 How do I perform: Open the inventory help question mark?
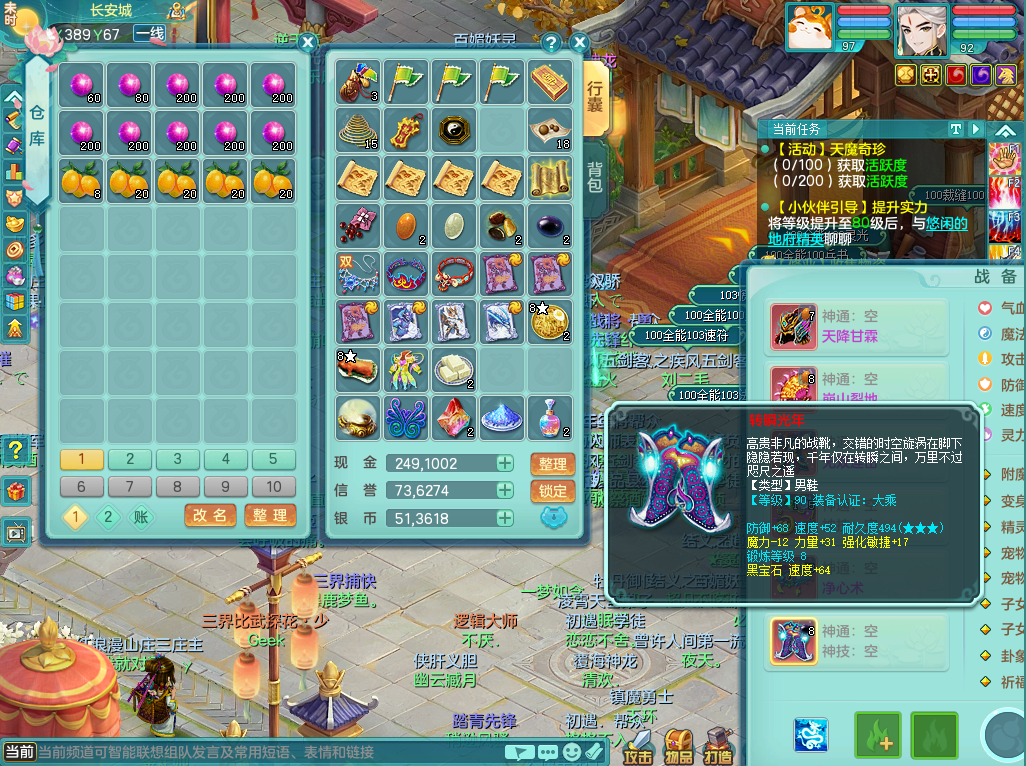point(551,43)
